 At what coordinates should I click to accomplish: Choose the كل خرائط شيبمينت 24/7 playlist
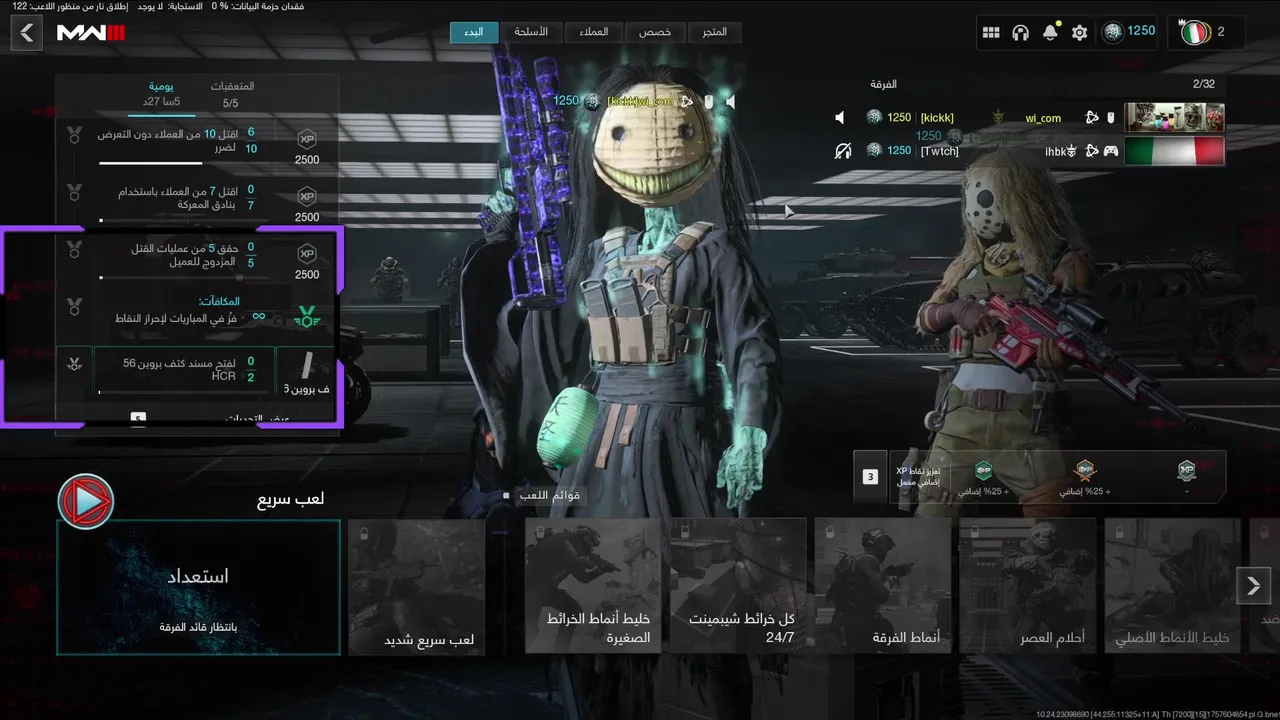tap(738, 587)
